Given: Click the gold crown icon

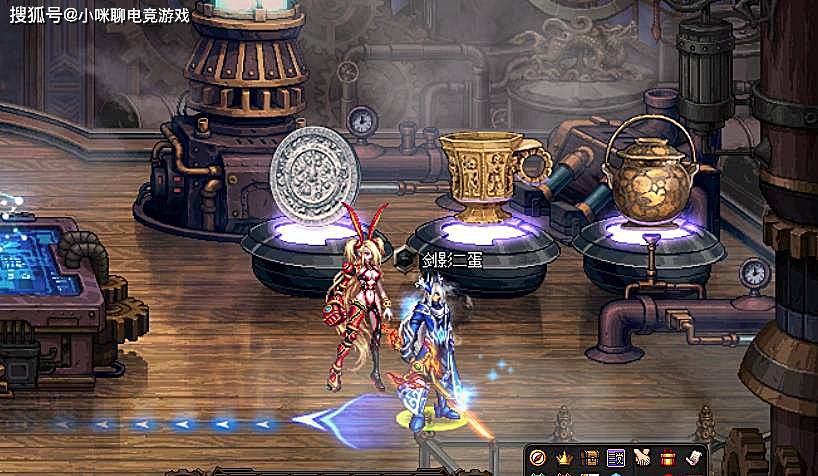Looking at the screenshot, I should click(x=564, y=458).
